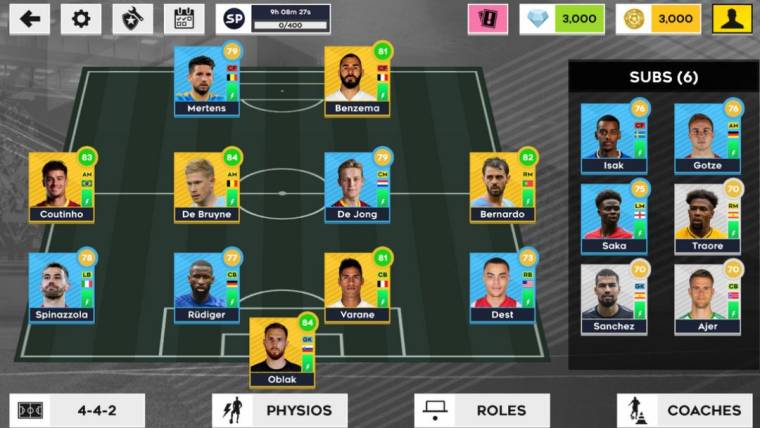
Task: Choose the De Bruyne card
Action: click(207, 185)
